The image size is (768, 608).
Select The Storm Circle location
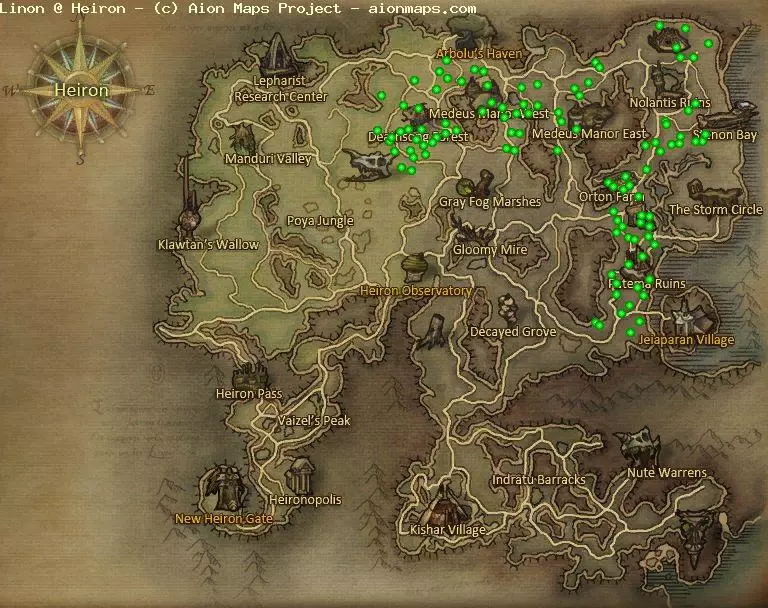click(715, 209)
